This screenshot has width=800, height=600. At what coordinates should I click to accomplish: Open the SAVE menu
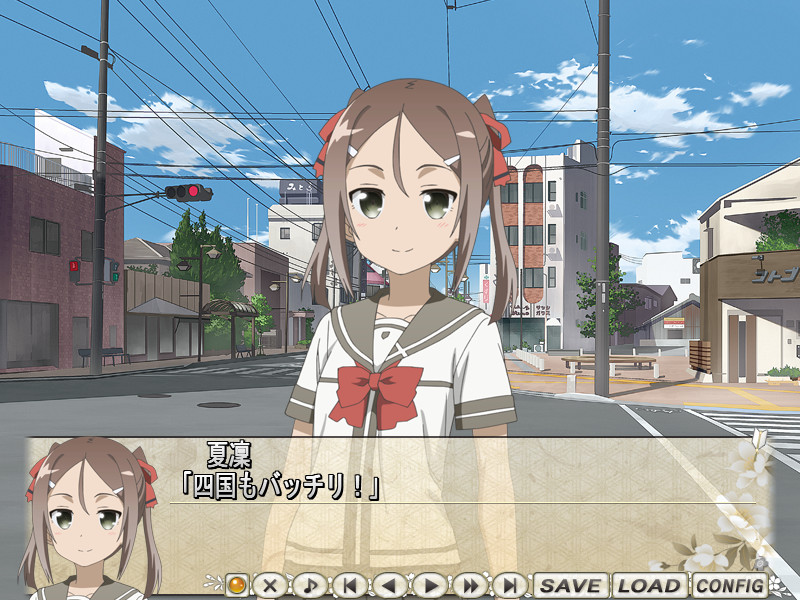pyautogui.click(x=570, y=585)
